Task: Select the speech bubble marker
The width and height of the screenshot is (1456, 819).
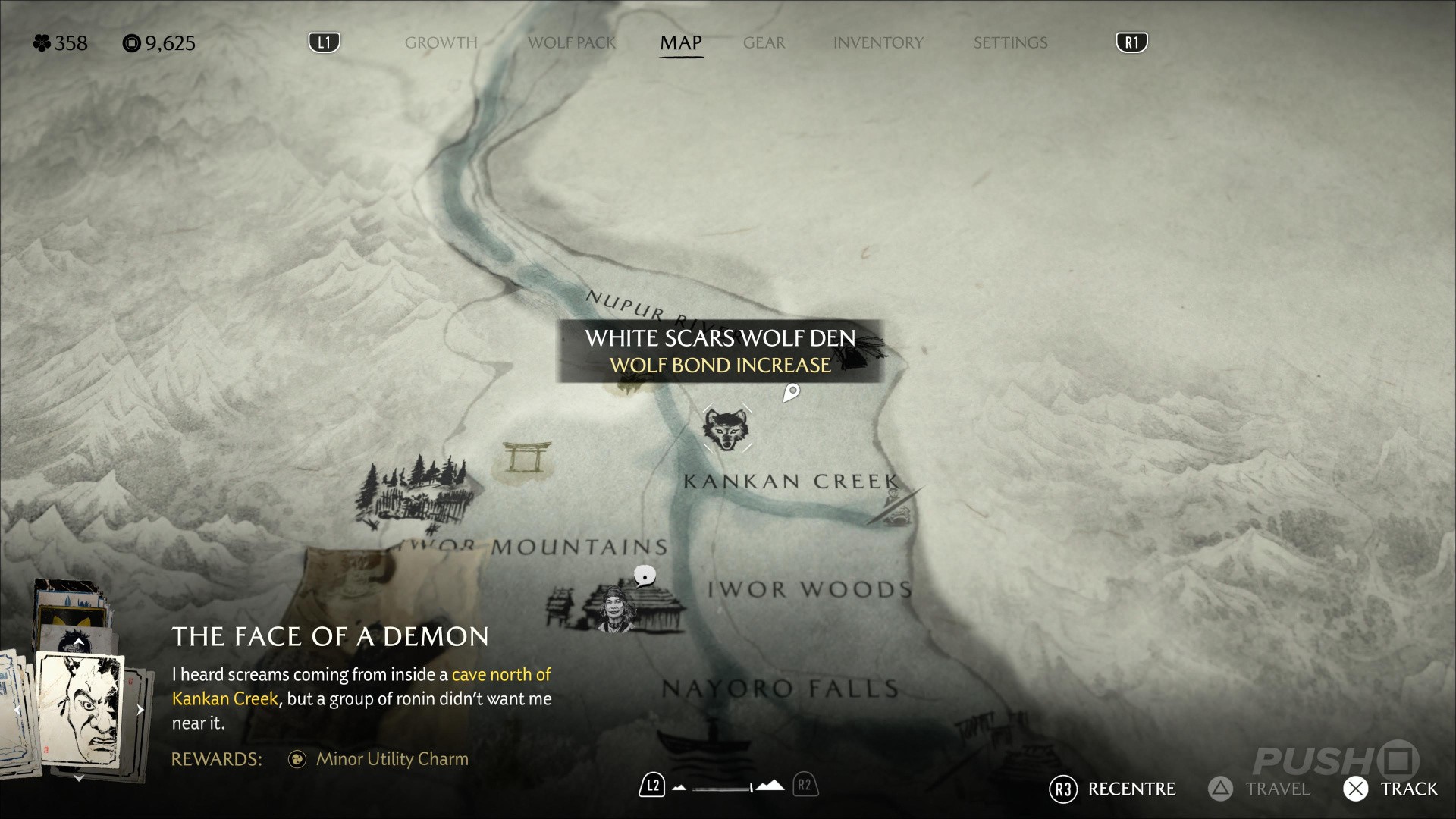Action: pyautogui.click(x=645, y=576)
